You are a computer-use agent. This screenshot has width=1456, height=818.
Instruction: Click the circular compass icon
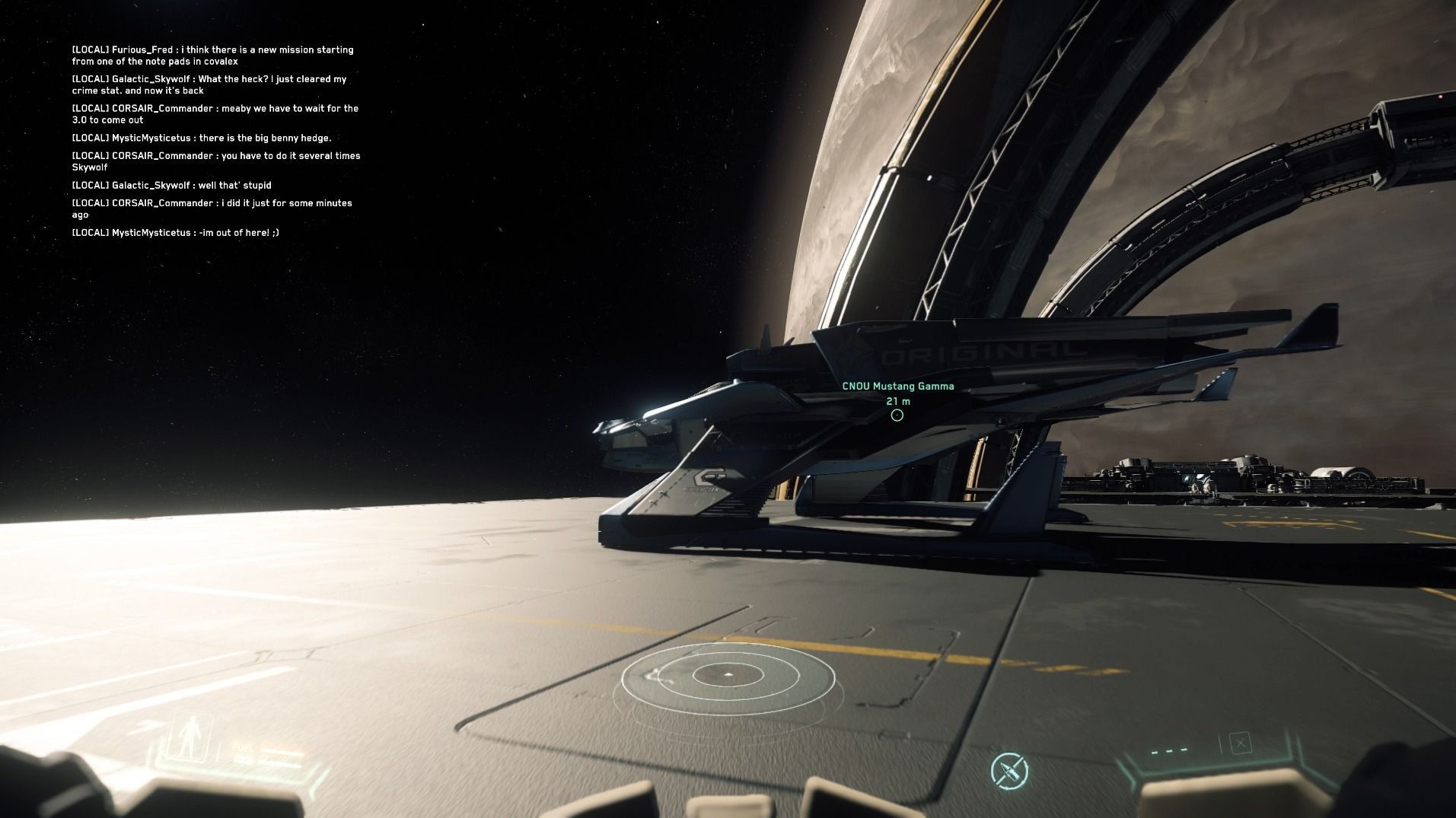(1009, 771)
